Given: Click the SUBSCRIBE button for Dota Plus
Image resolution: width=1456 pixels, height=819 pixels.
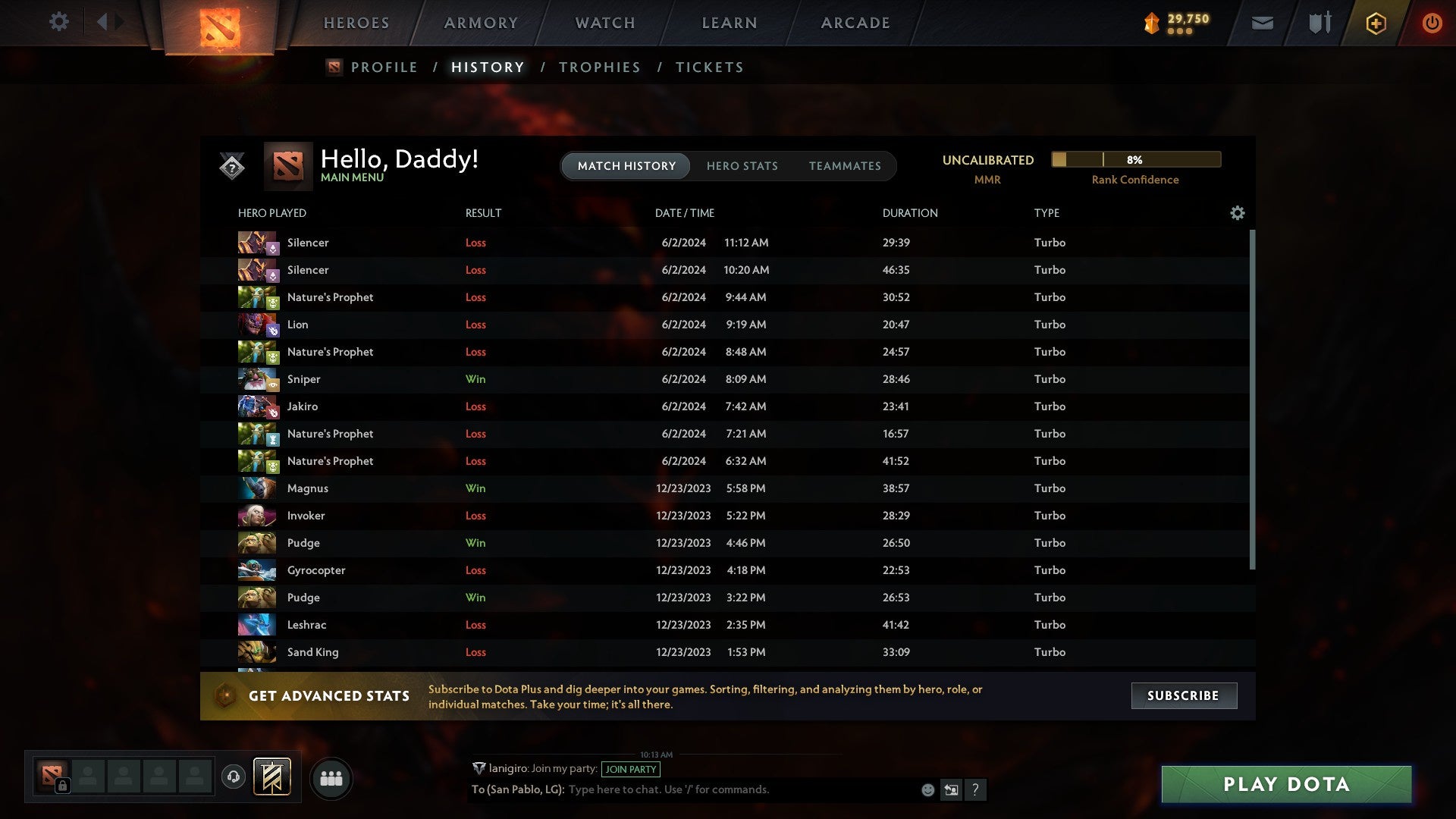Looking at the screenshot, I should pyautogui.click(x=1183, y=695).
